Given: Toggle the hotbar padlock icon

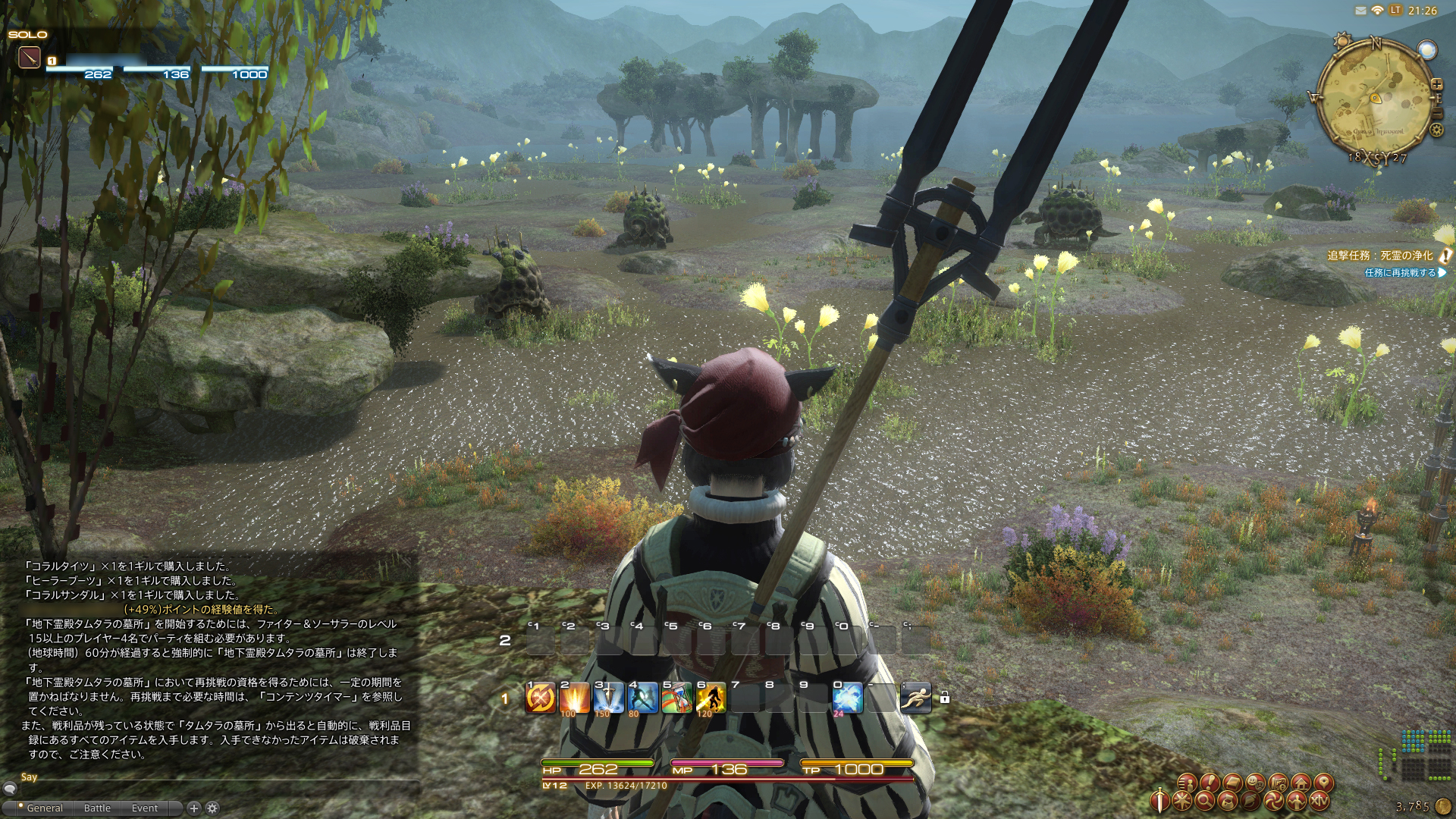Looking at the screenshot, I should (944, 698).
